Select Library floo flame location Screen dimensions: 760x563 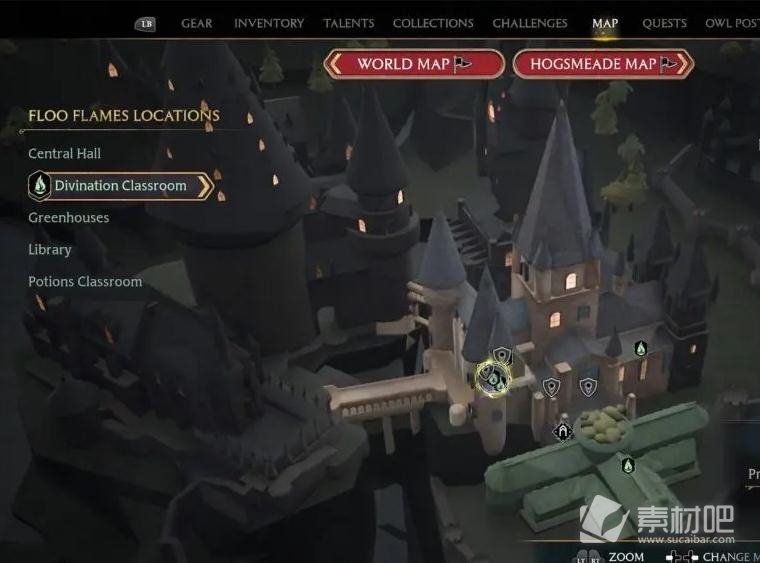50,249
